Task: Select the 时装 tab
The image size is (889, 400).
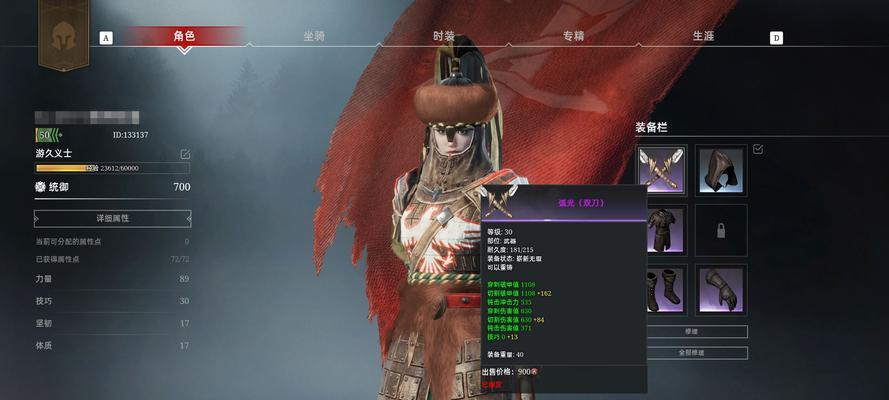Action: coord(444,36)
